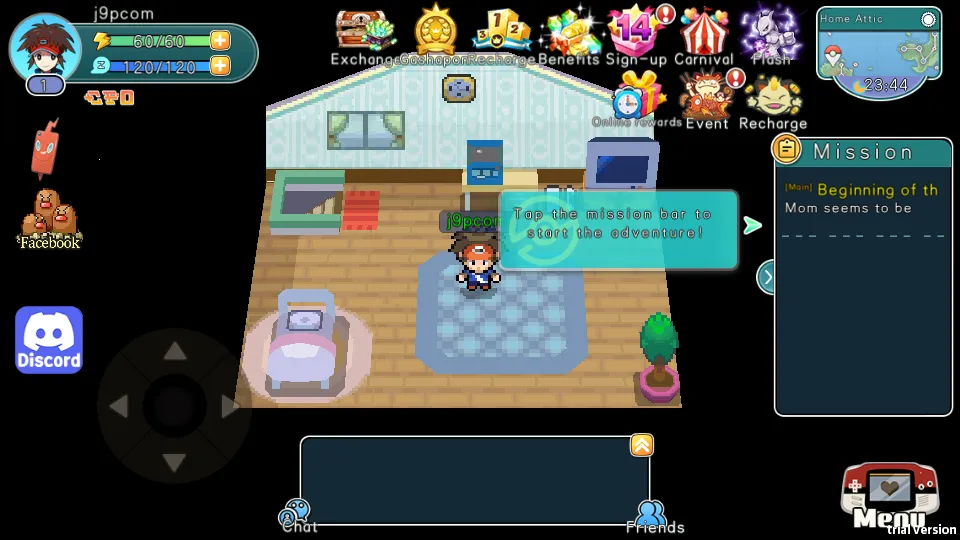Screen dimensions: 960x540
Task: Open the Event icon
Action: pos(707,96)
